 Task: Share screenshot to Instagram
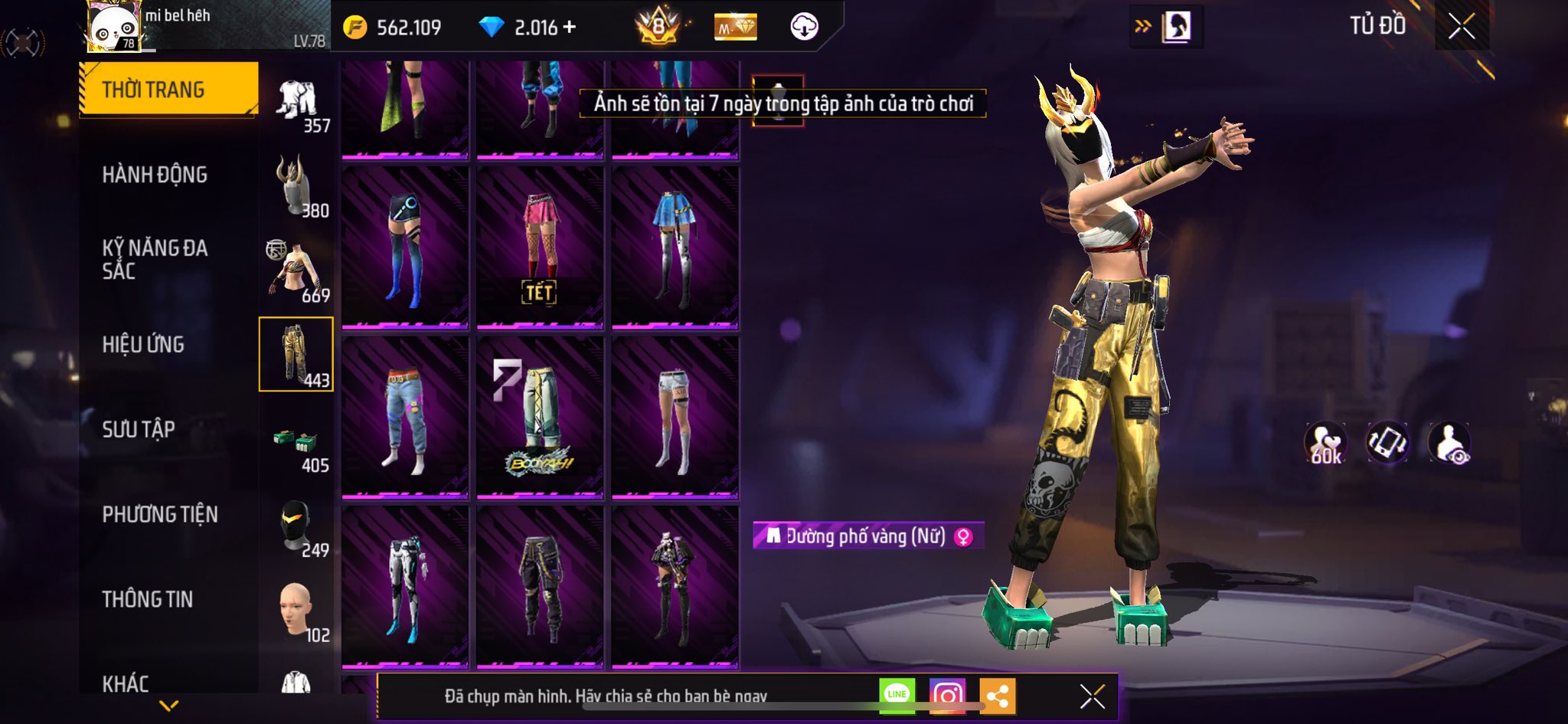click(x=947, y=696)
